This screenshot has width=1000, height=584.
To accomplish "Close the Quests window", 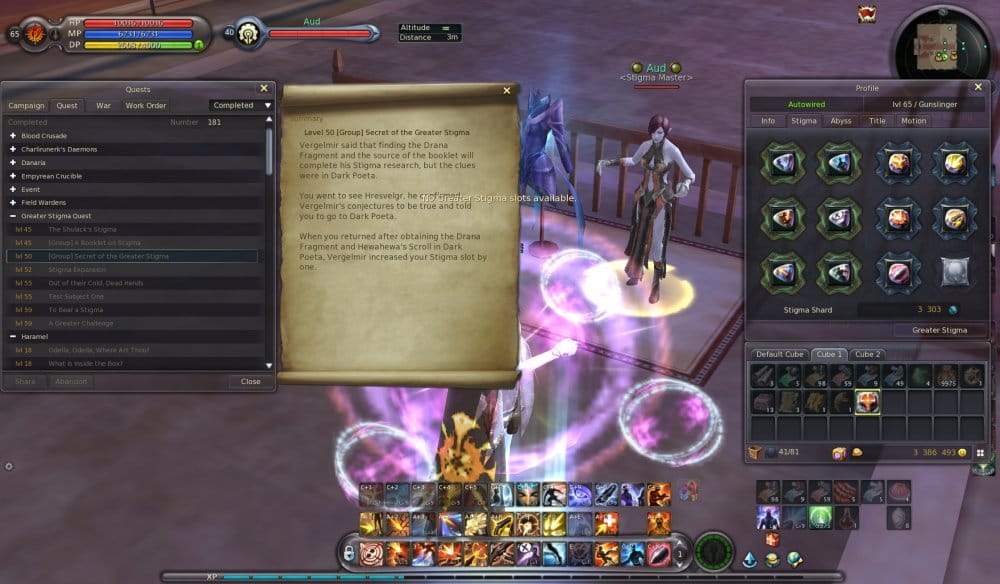I will (x=264, y=88).
